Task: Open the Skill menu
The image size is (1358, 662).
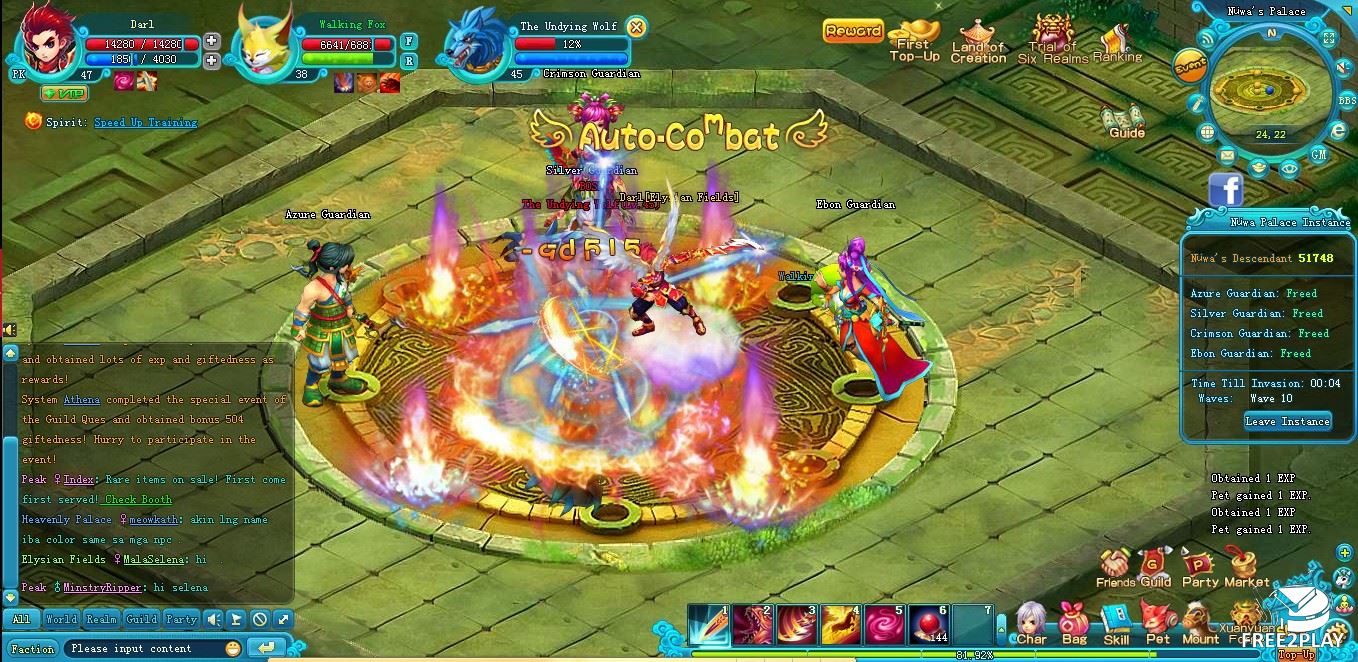Action: [x=1116, y=624]
